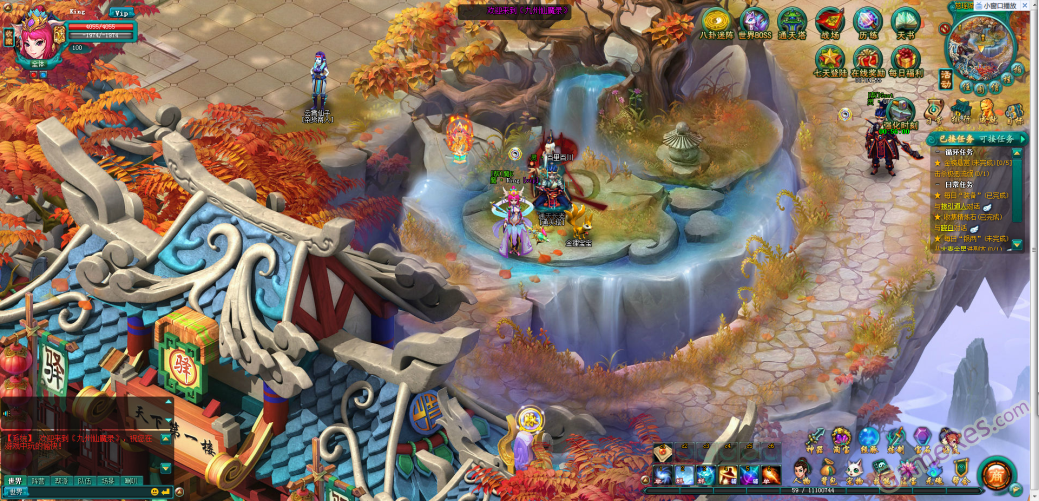The width and height of the screenshot is (1039, 501).
Task: Open the chat emoji picker
Action: pyautogui.click(x=155, y=491)
